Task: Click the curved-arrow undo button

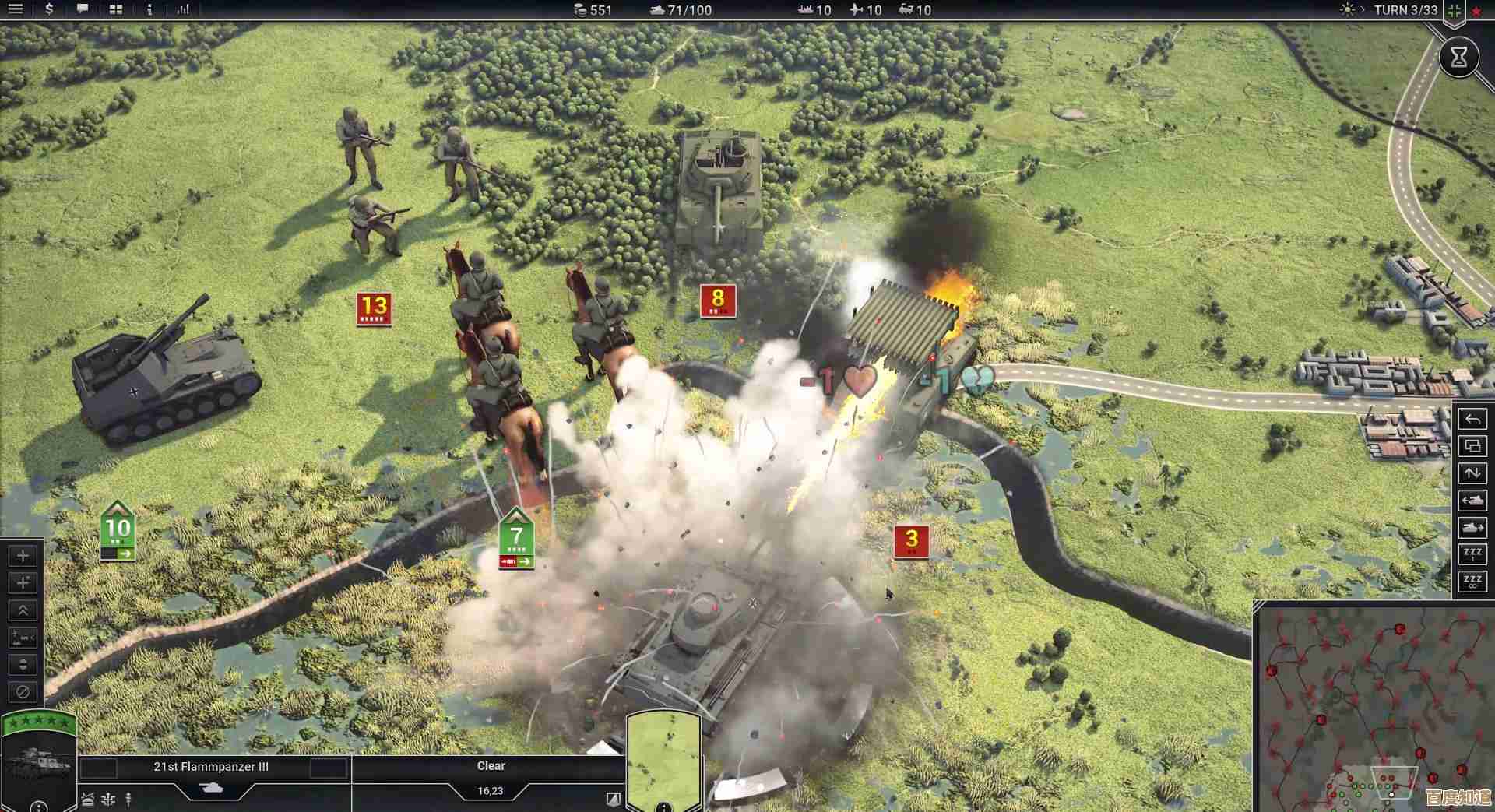Action: (x=1472, y=420)
